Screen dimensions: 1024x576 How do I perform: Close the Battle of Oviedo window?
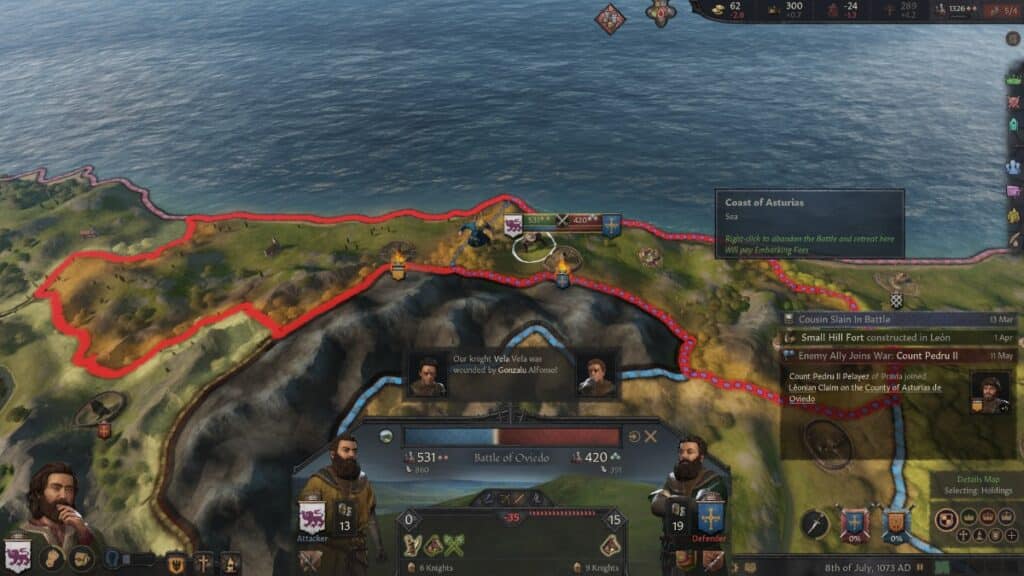[651, 437]
